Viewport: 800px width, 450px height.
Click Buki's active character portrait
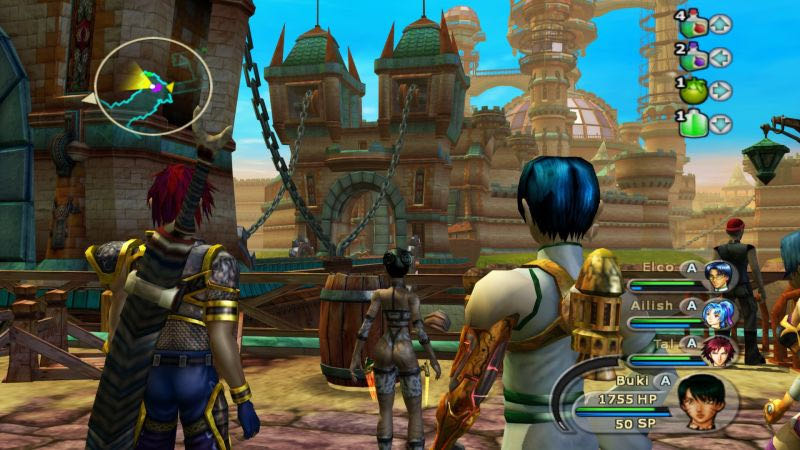703,402
